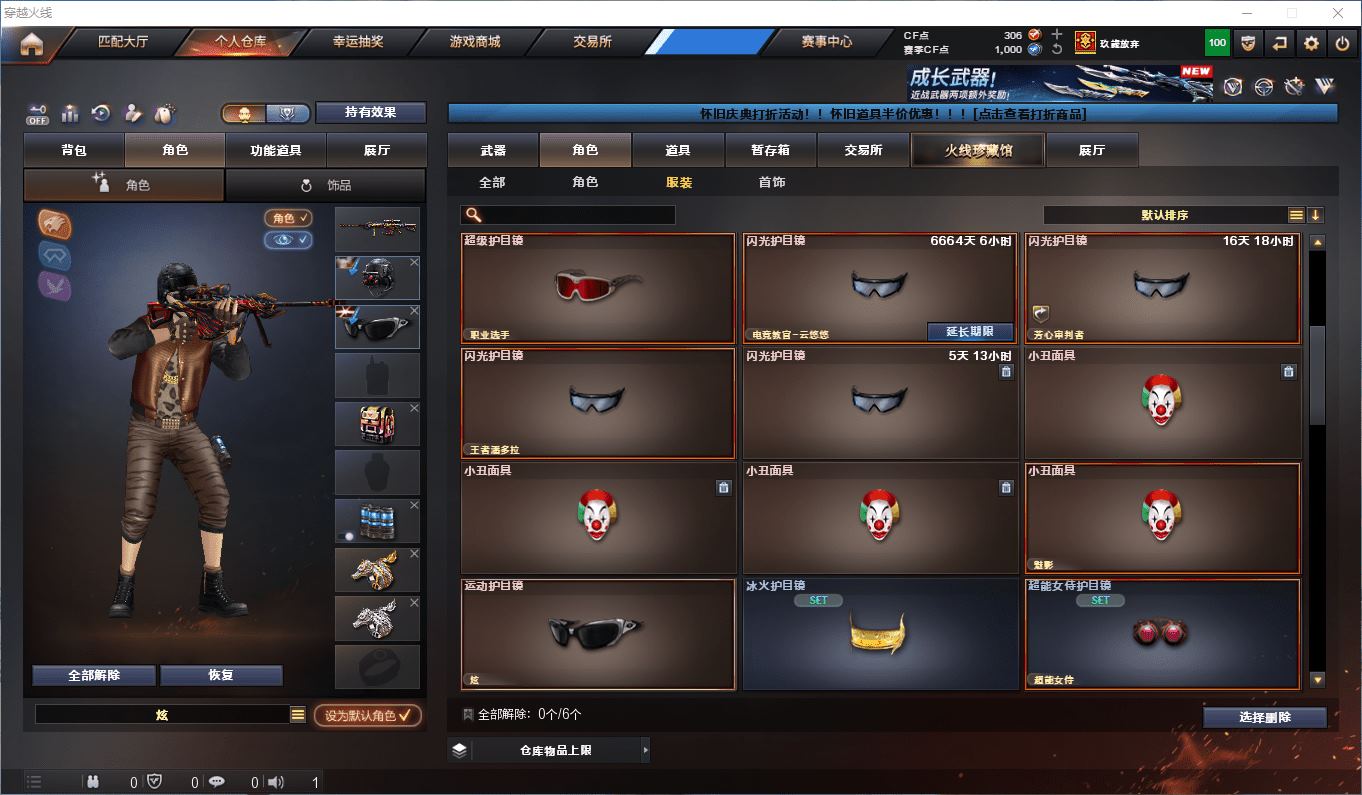Image resolution: width=1362 pixels, height=795 pixels.
Task: Open the 幸运抽奖 lucky draw page
Action: click(x=357, y=42)
